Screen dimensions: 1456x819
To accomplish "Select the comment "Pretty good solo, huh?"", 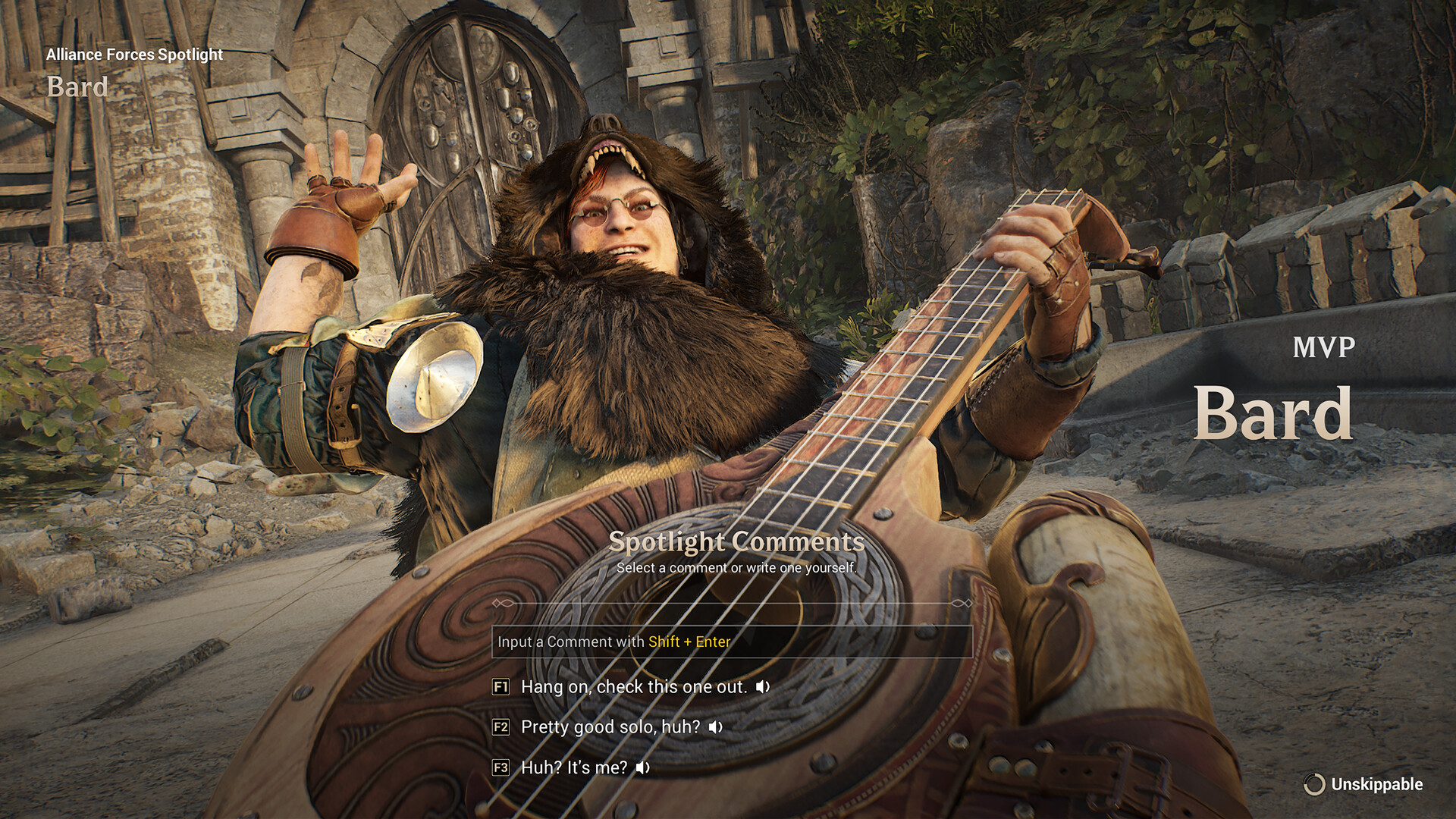I will 609,727.
